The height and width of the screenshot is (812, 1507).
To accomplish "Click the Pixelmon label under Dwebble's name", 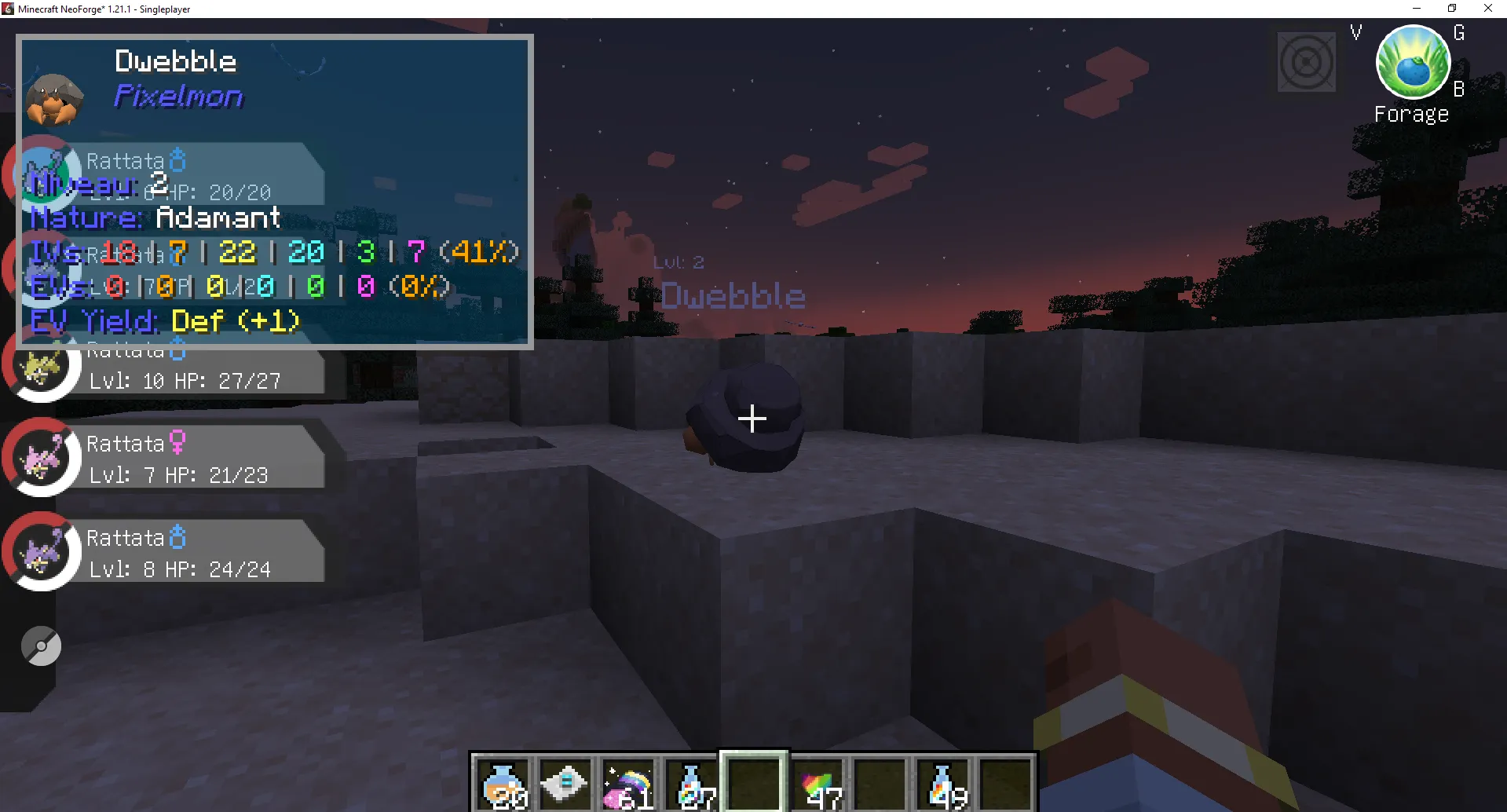I will (x=179, y=96).
